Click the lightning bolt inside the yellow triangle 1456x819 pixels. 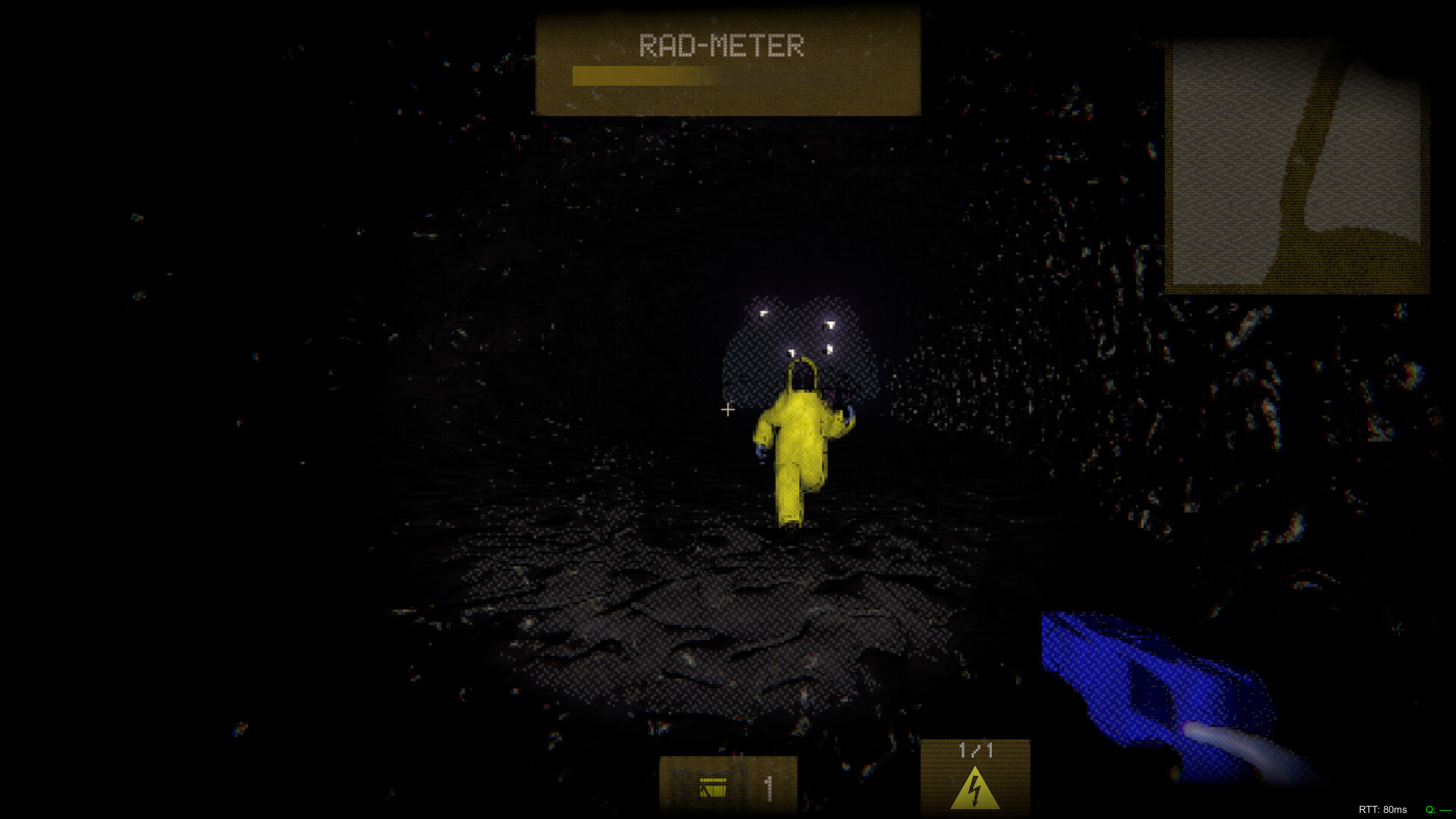coord(974,791)
